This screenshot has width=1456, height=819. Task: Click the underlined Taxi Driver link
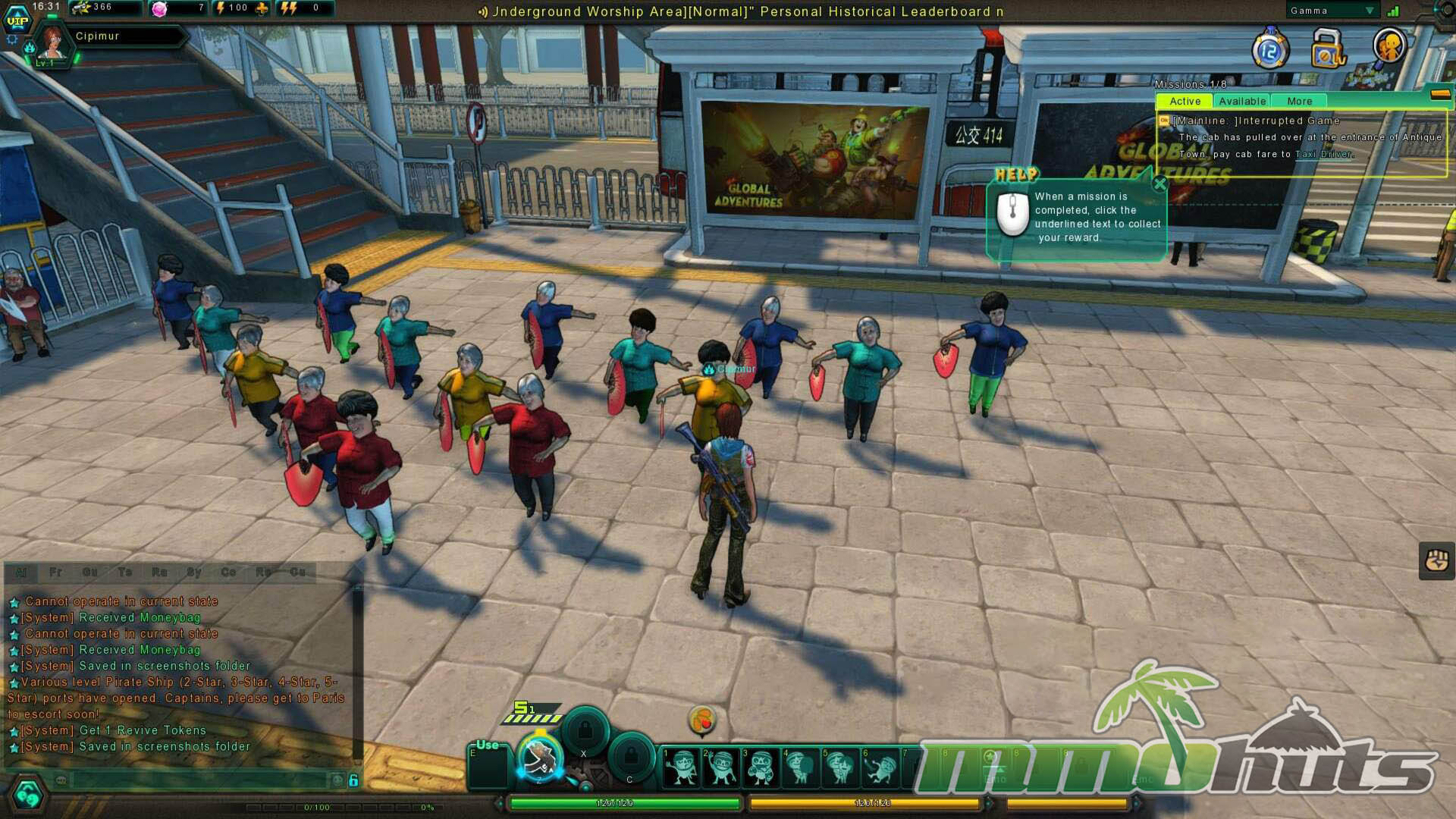pos(1323,154)
